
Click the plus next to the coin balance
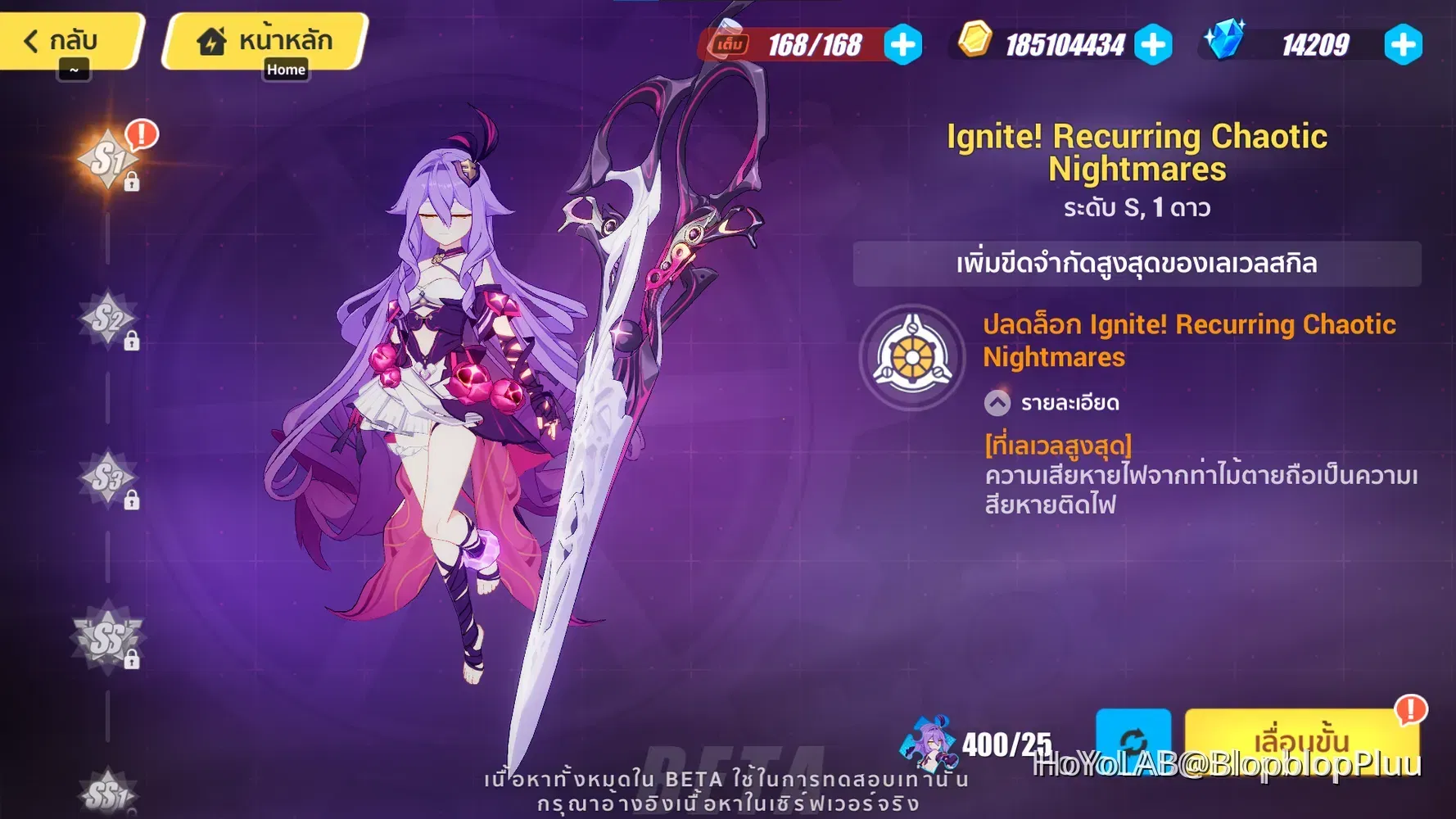[x=1154, y=46]
